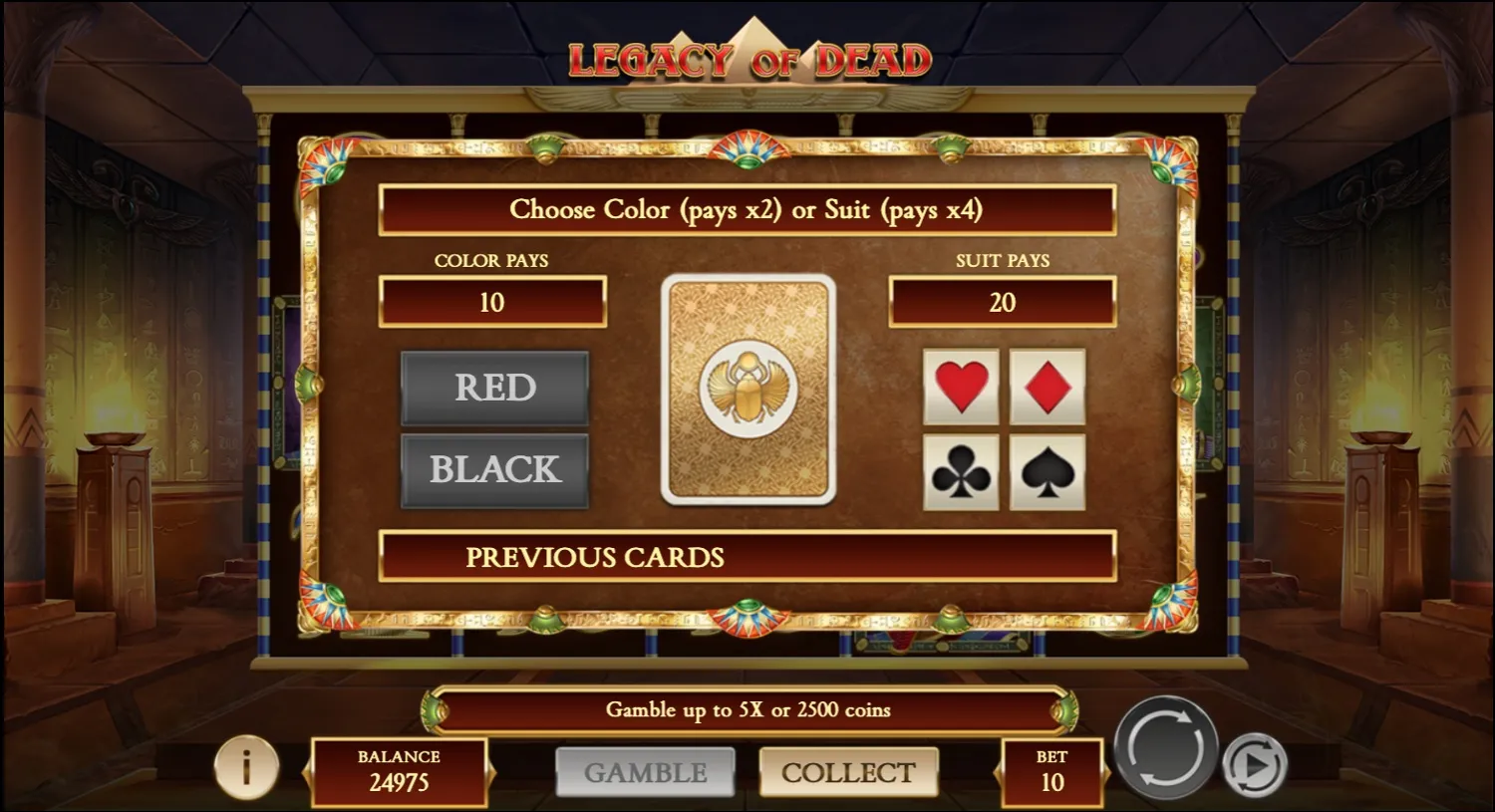Choose the BLACK color bet
The width and height of the screenshot is (1495, 812).
pyautogui.click(x=493, y=468)
